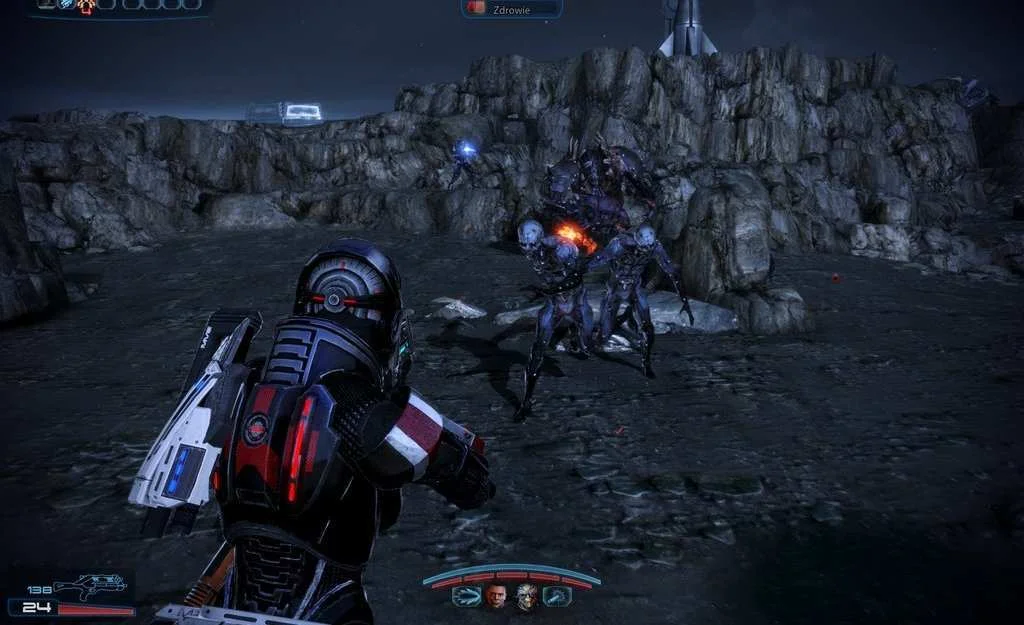
Task: Select the blue striped power slot
Action: [66, 5]
